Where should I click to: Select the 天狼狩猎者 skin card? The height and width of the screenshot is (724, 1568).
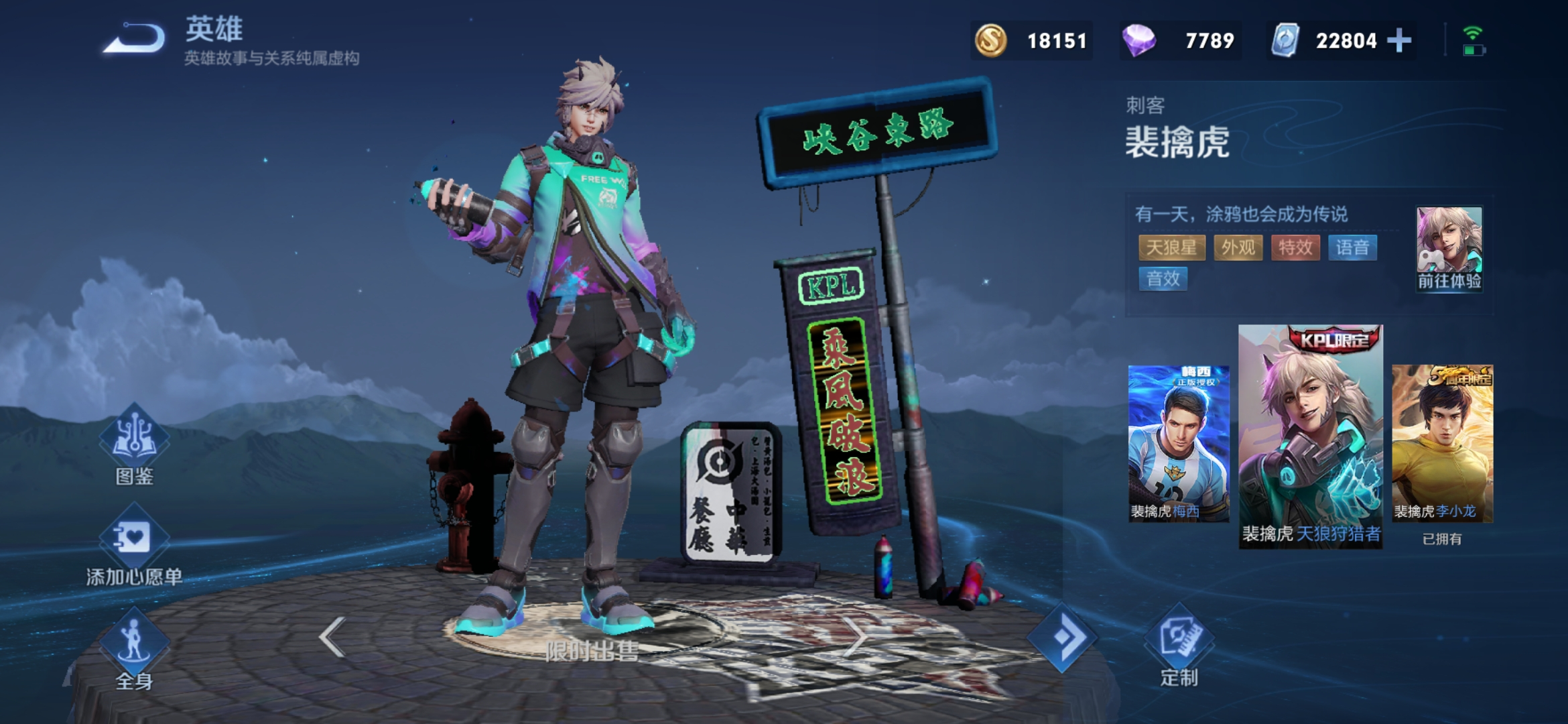click(1311, 436)
